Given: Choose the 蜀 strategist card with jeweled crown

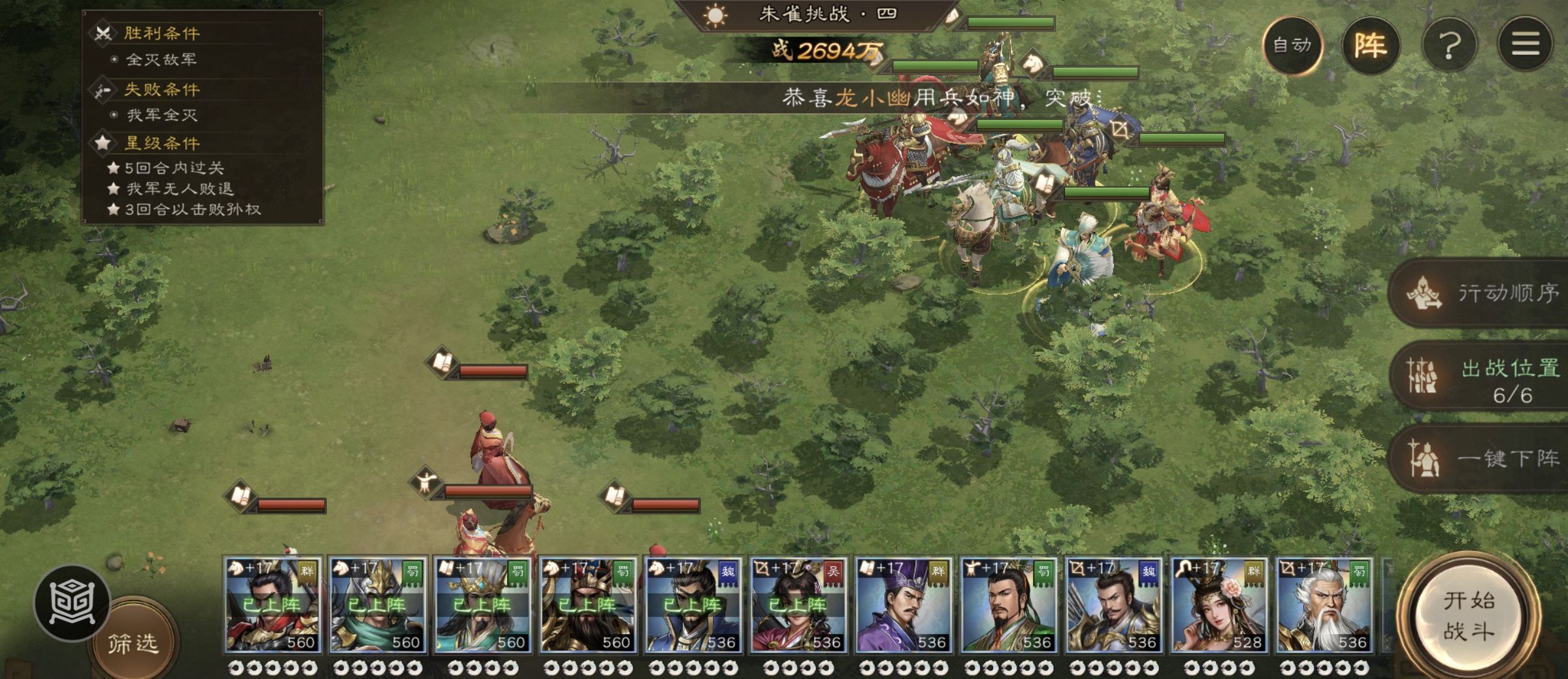Looking at the screenshot, I should tap(483, 605).
